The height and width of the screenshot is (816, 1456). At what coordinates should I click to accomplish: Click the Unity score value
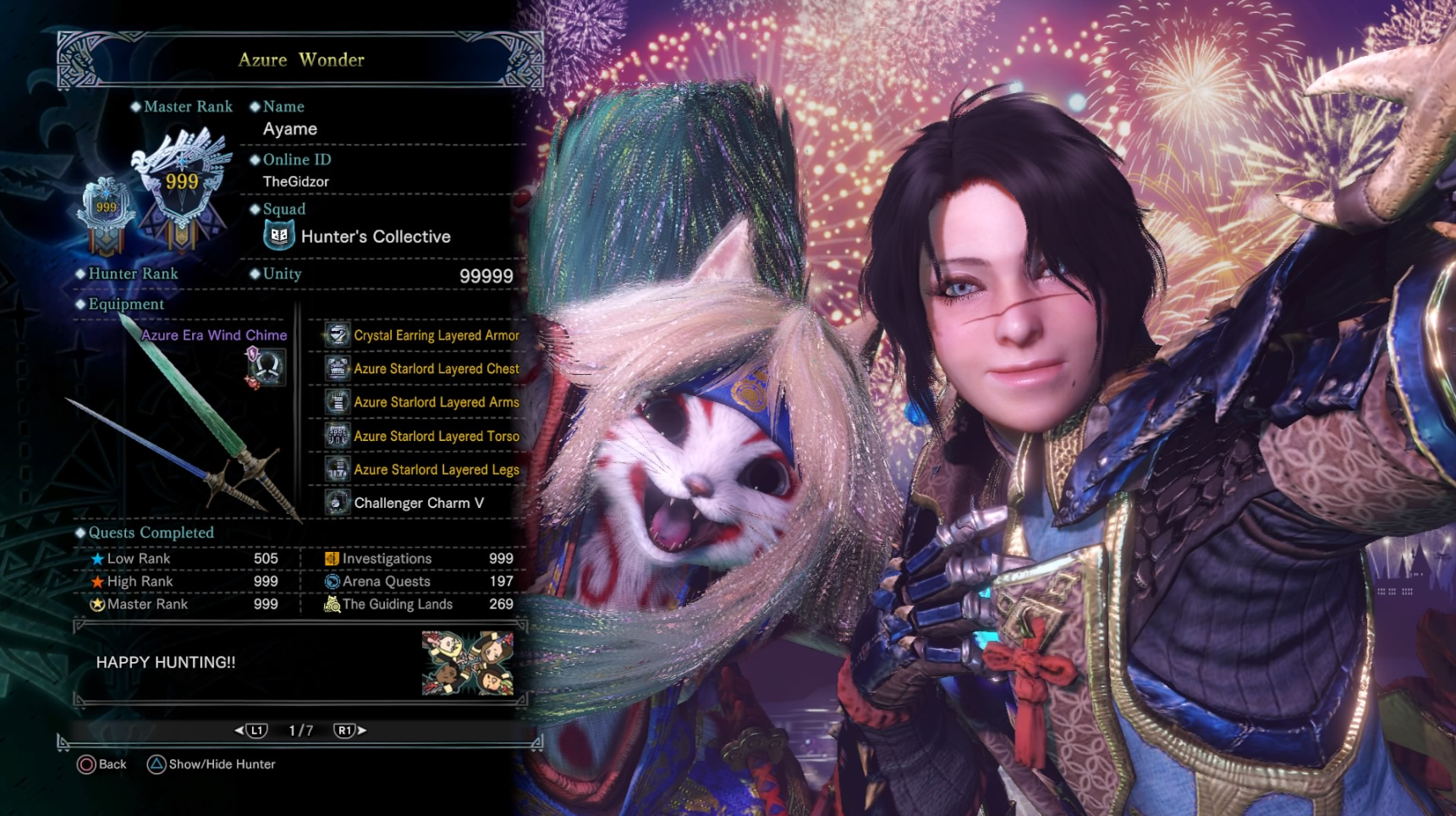488,275
